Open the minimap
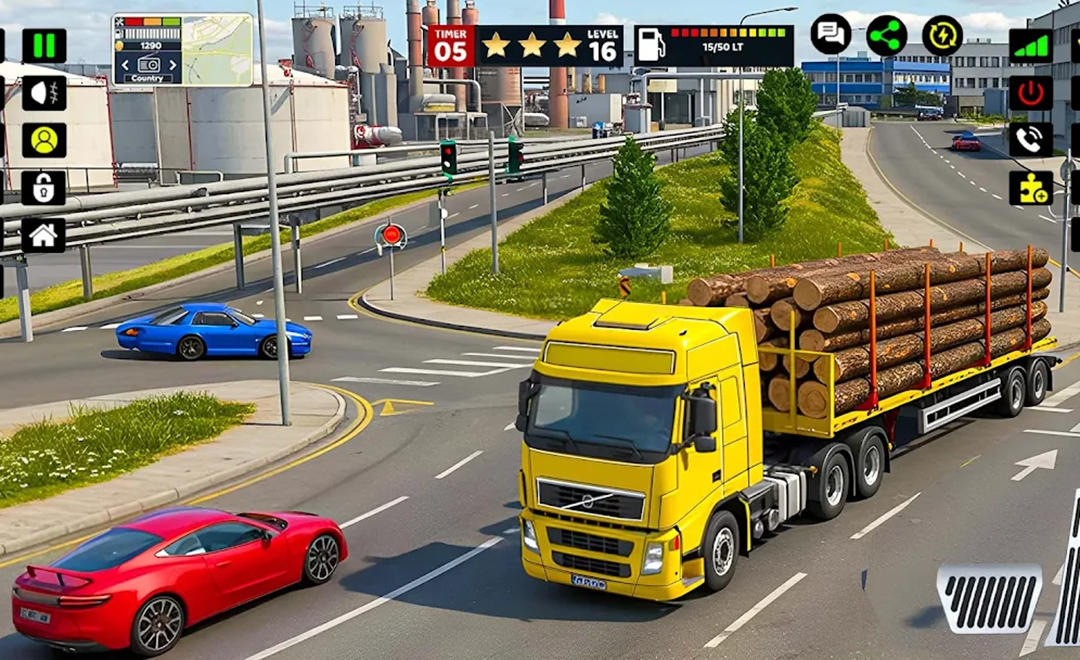The height and width of the screenshot is (660, 1080). click(x=218, y=49)
